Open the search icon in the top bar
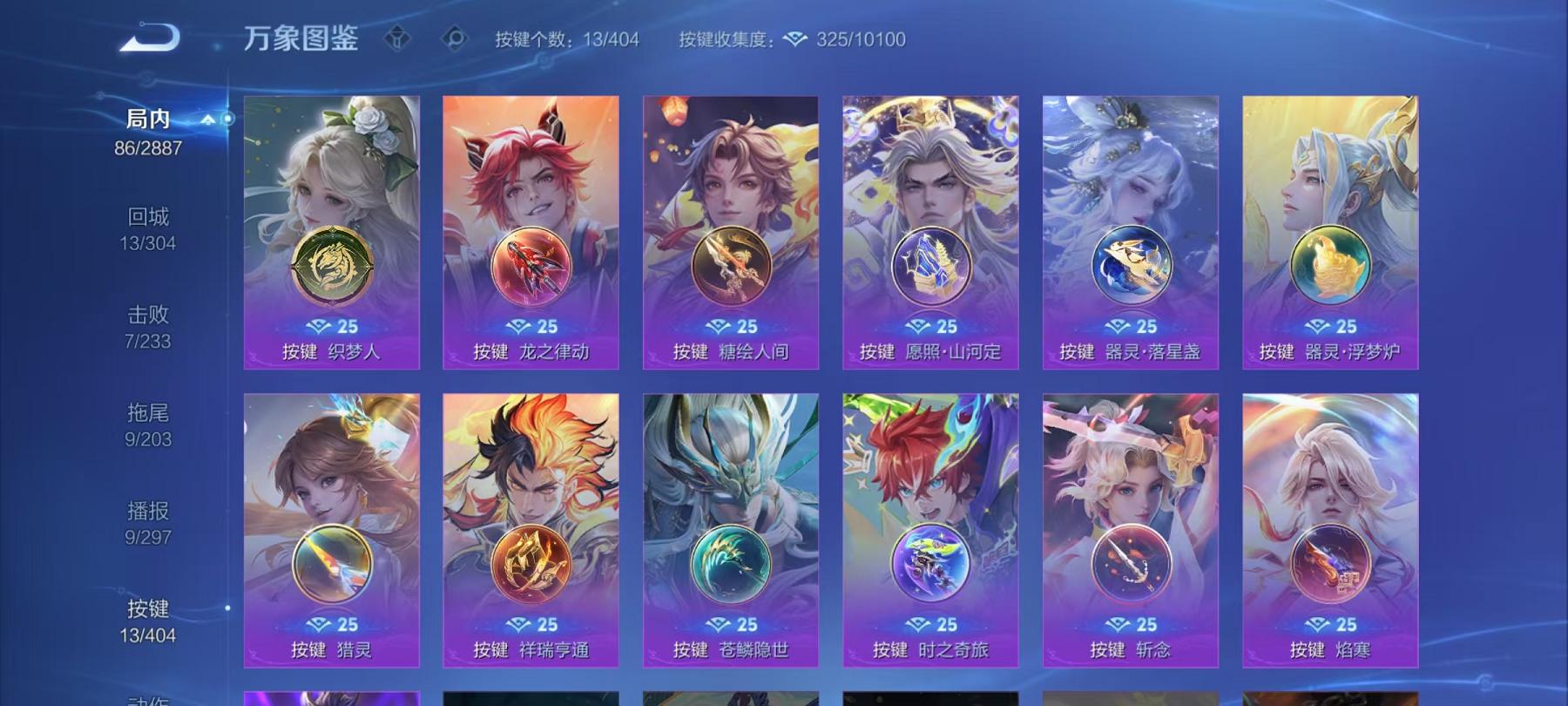Viewport: 1568px width, 706px height. tap(456, 37)
